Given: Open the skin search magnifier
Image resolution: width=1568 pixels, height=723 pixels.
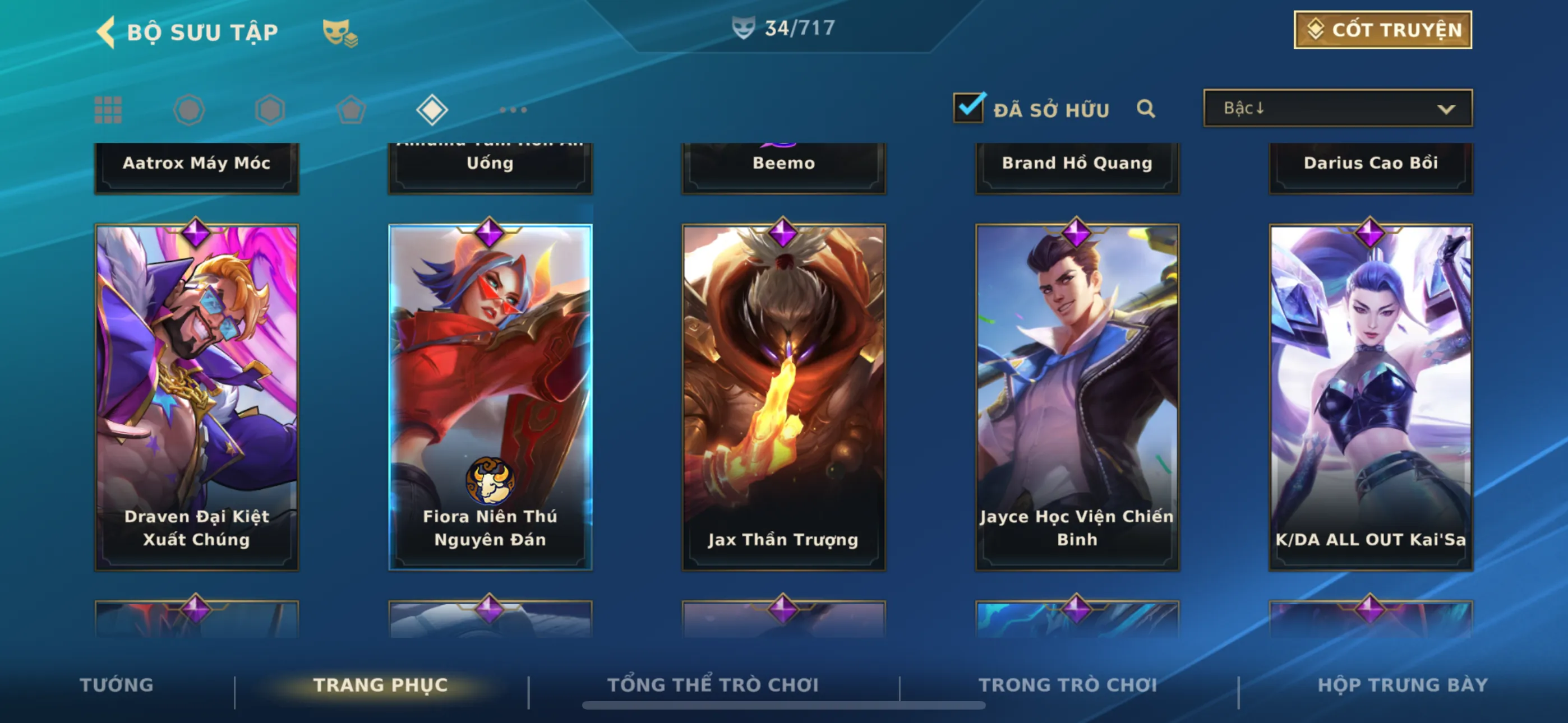Looking at the screenshot, I should click(1146, 109).
